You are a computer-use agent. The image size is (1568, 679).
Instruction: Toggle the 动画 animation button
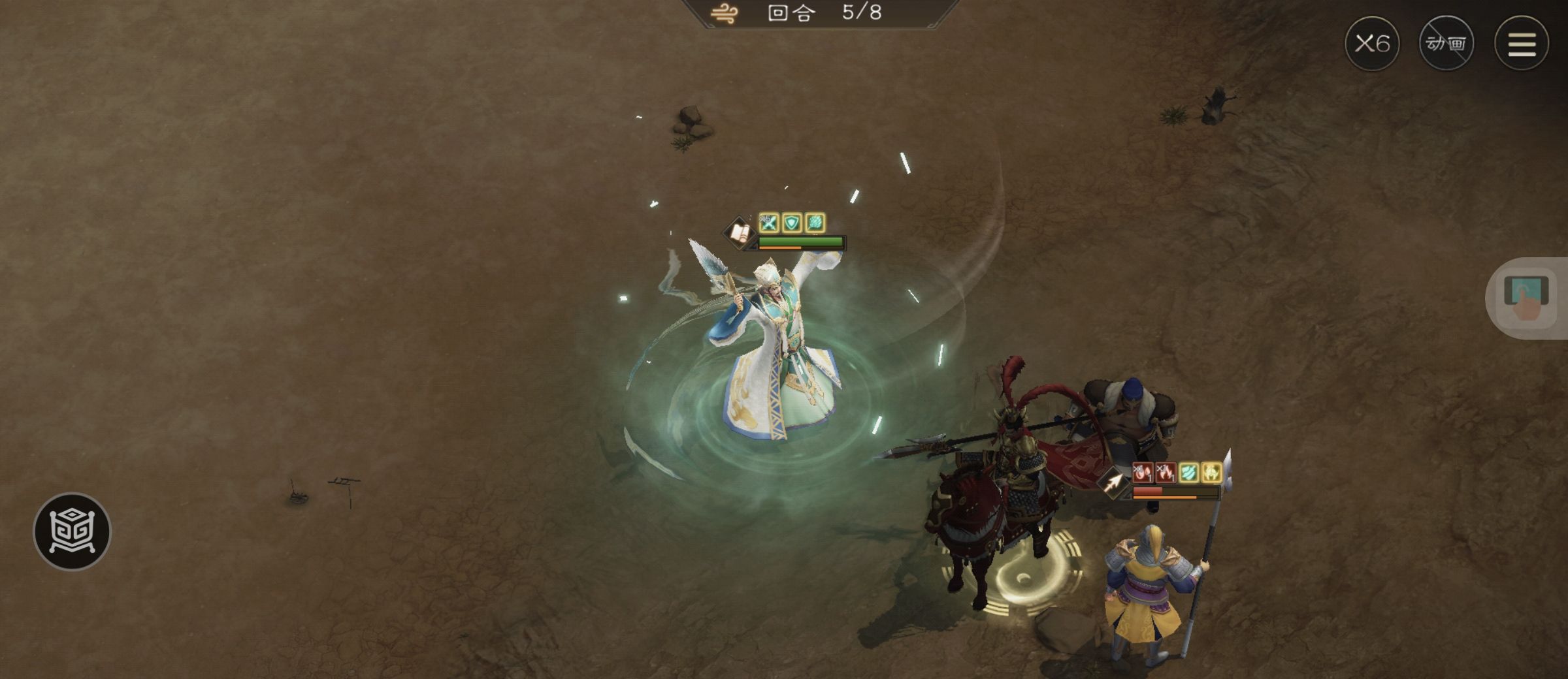pos(1446,44)
